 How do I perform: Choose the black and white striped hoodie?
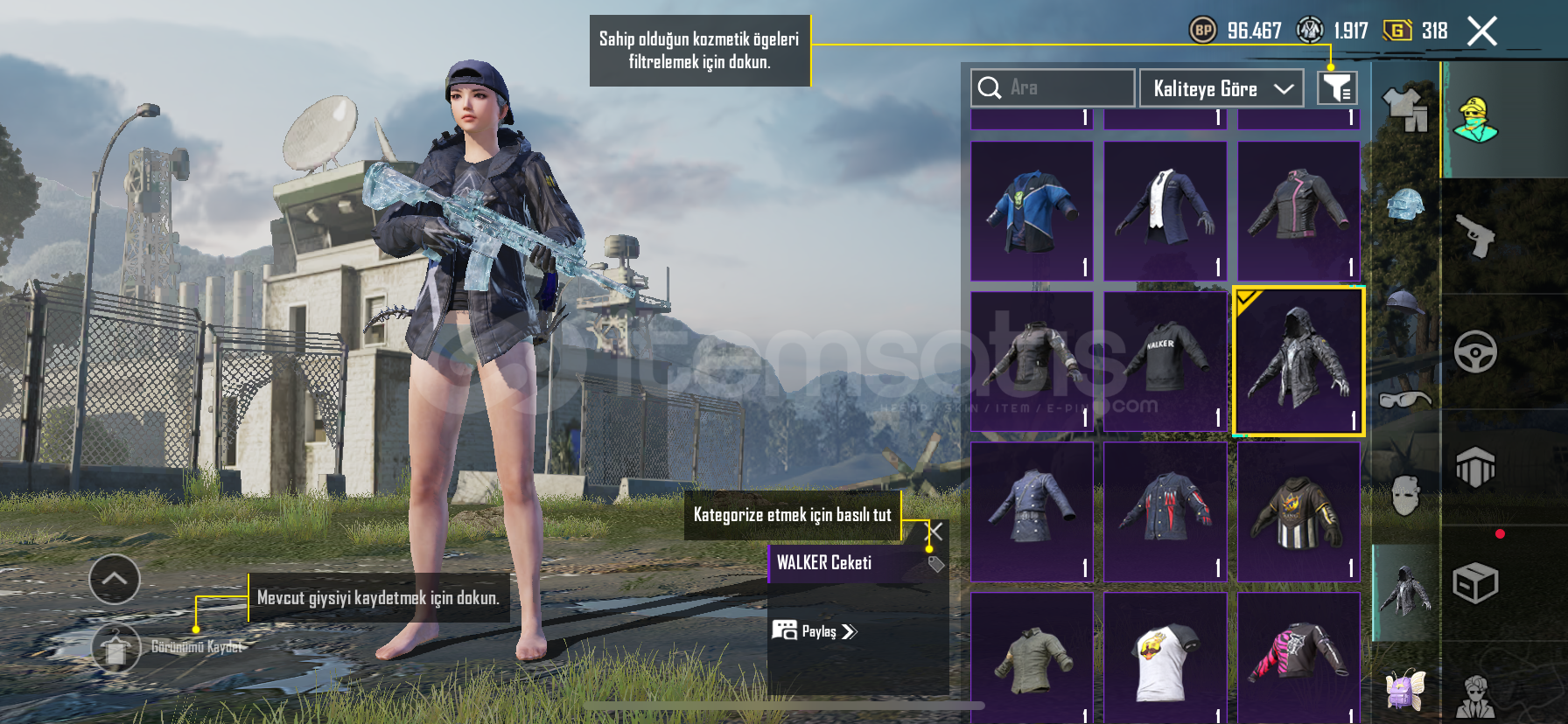[1298, 512]
